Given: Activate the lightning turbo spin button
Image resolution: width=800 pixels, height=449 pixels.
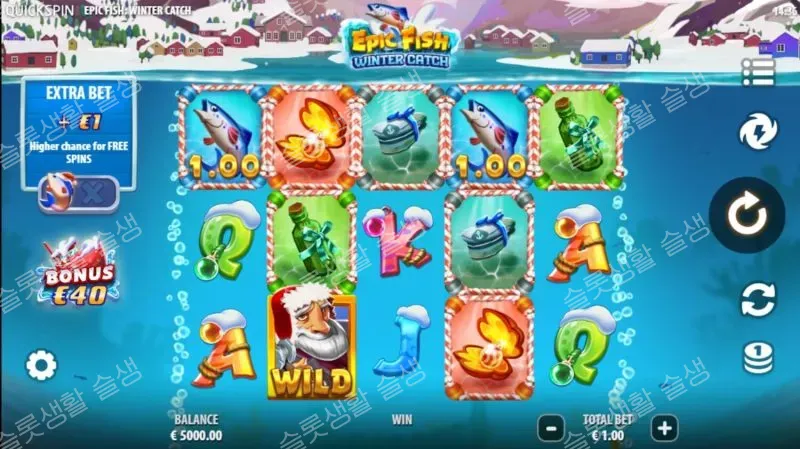Looking at the screenshot, I should coord(757,133).
